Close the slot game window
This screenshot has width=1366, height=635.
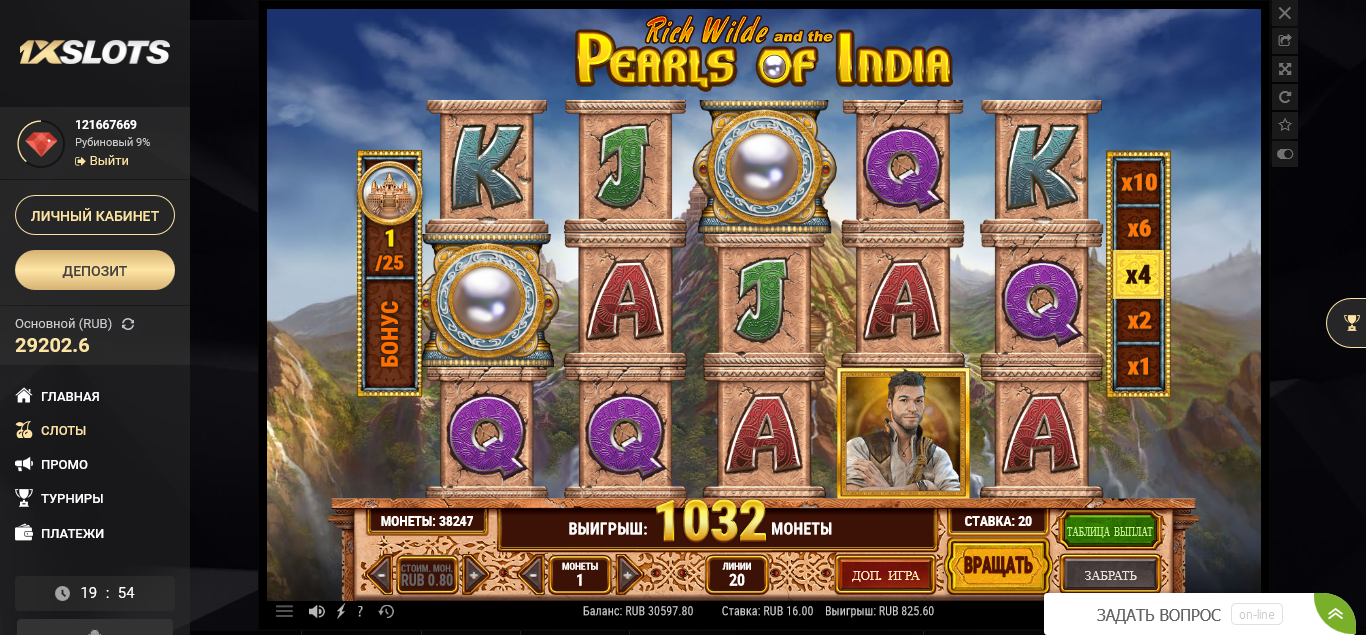point(1285,13)
